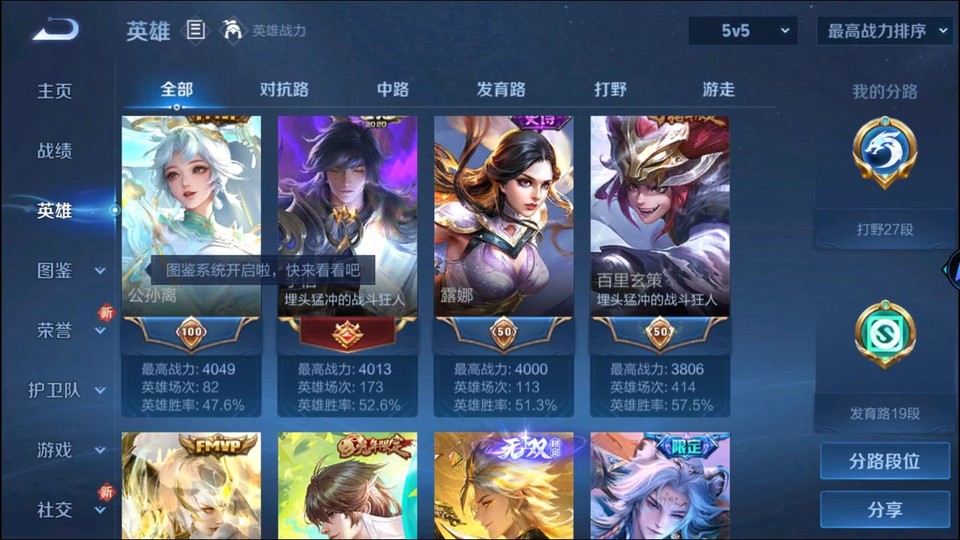Open the 分路段位 lane rank button
Viewport: 960px width, 540px height.
[x=884, y=462]
